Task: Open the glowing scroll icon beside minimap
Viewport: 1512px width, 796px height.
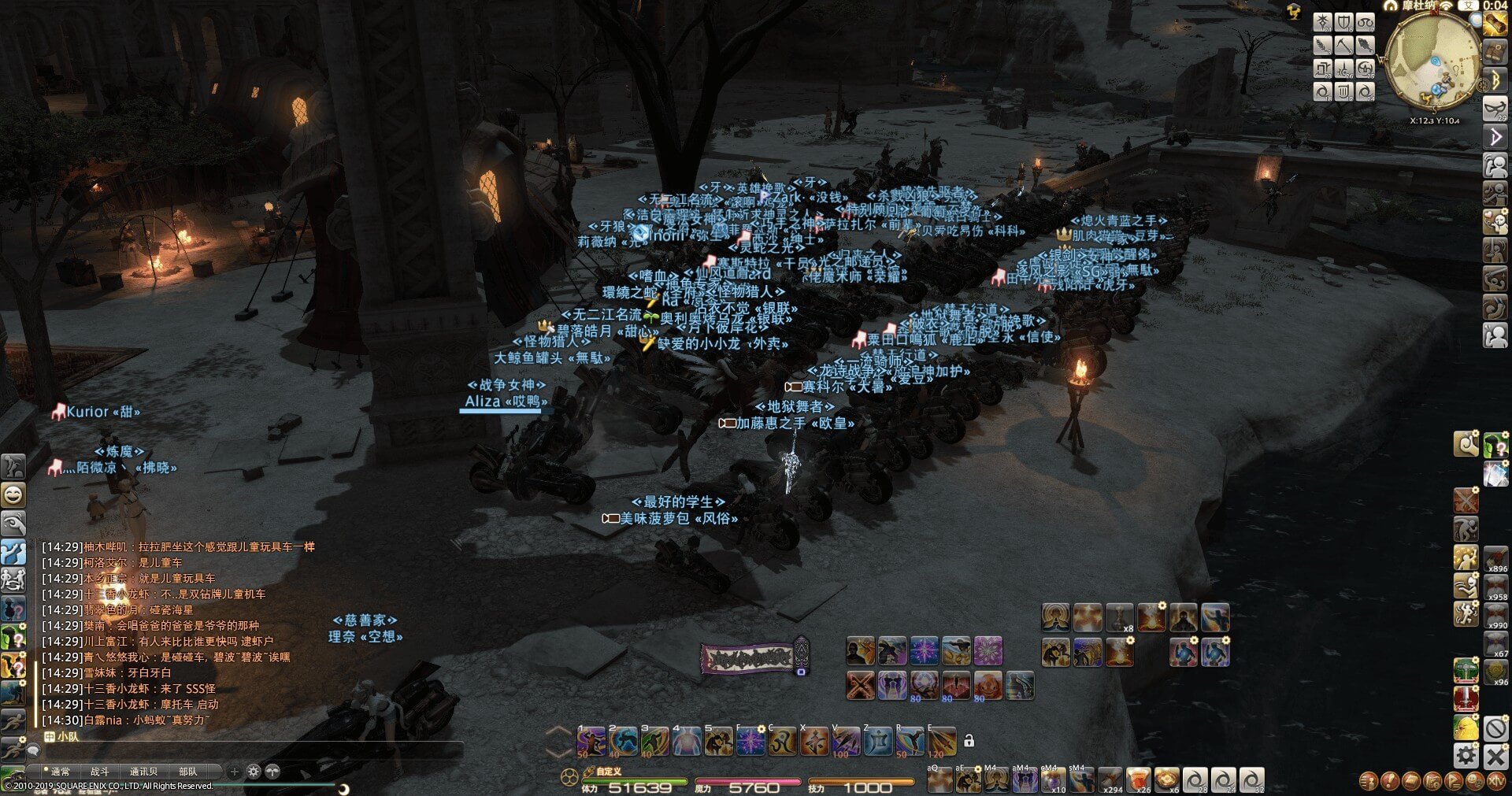Action: click(1494, 24)
